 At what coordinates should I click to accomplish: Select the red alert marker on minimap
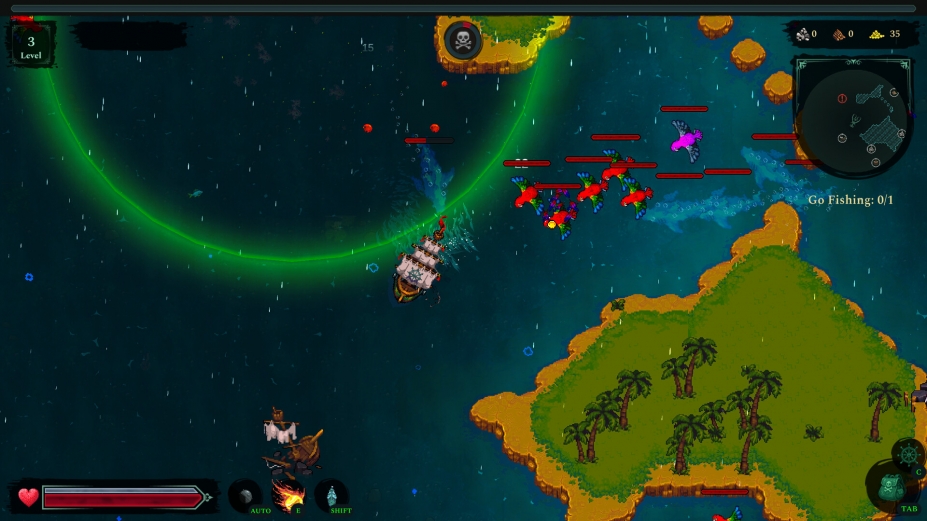click(842, 99)
